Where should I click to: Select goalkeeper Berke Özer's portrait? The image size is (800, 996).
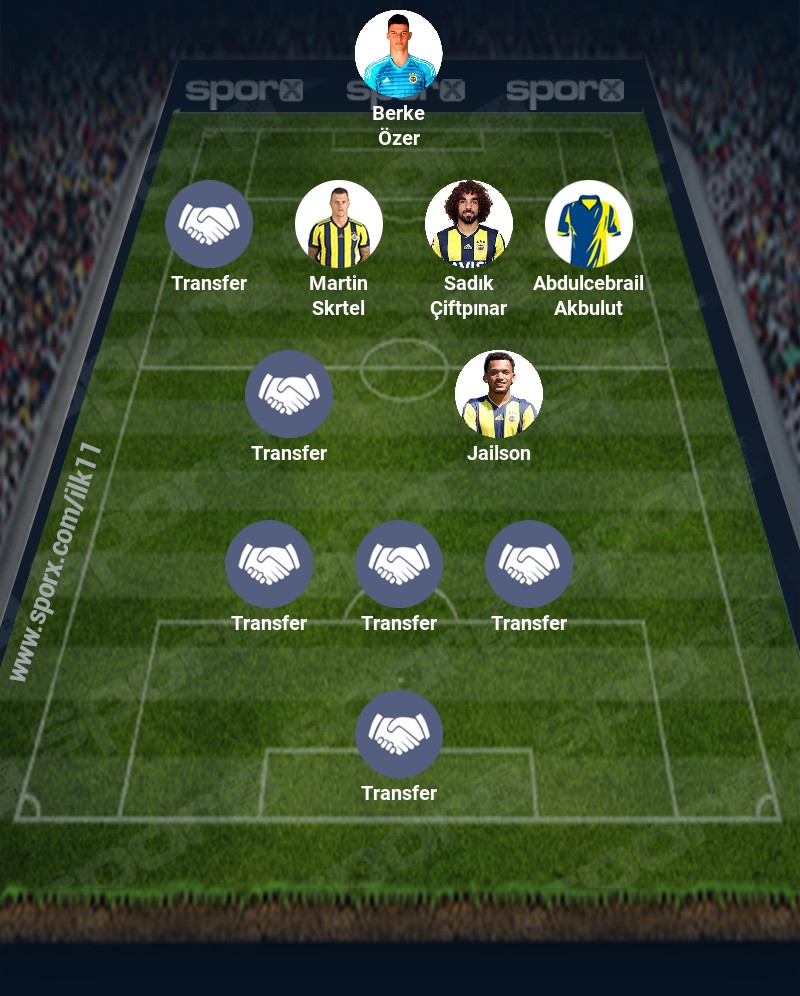point(398,54)
